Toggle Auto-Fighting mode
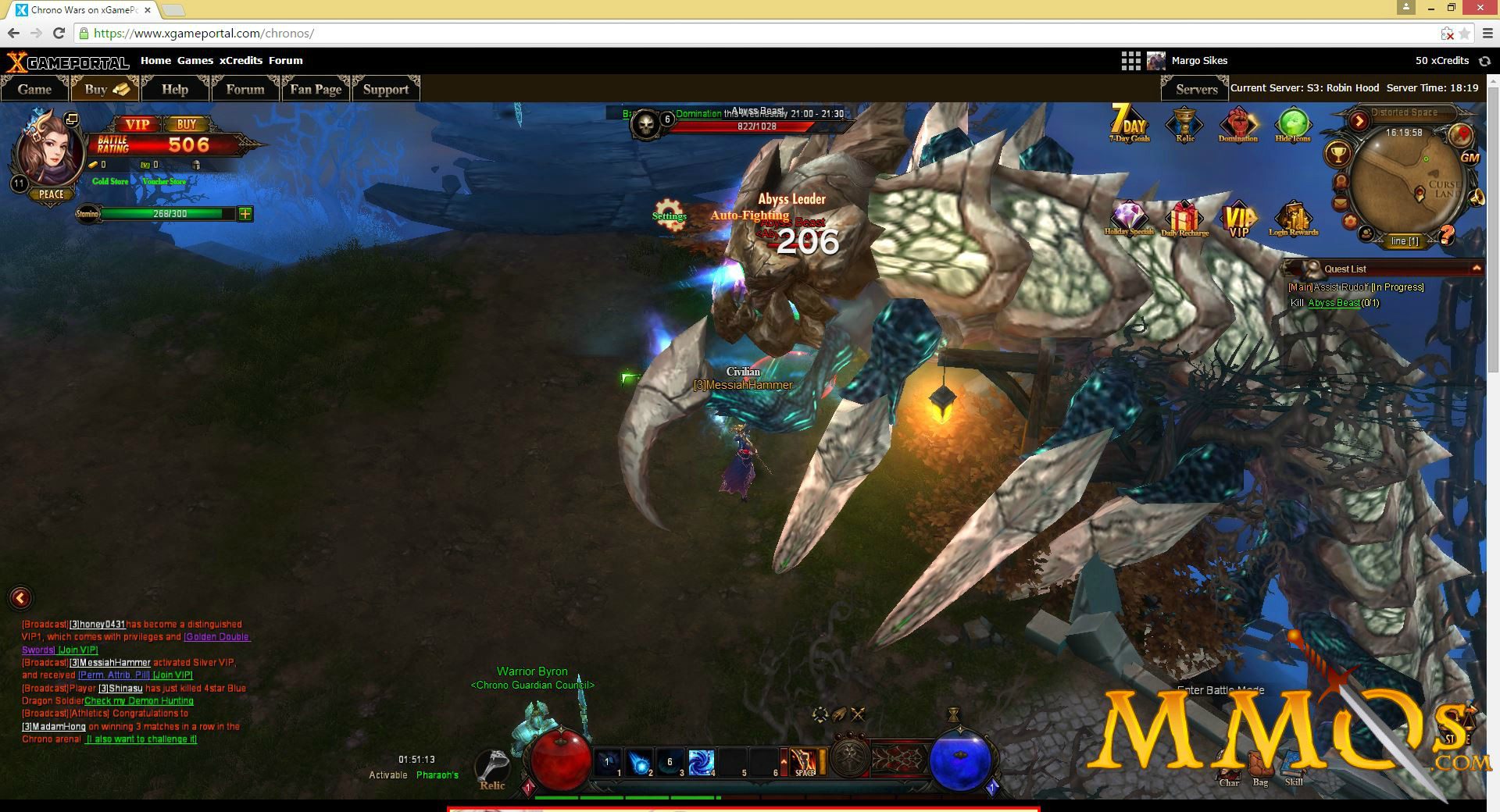The height and width of the screenshot is (812, 1500). point(749,215)
